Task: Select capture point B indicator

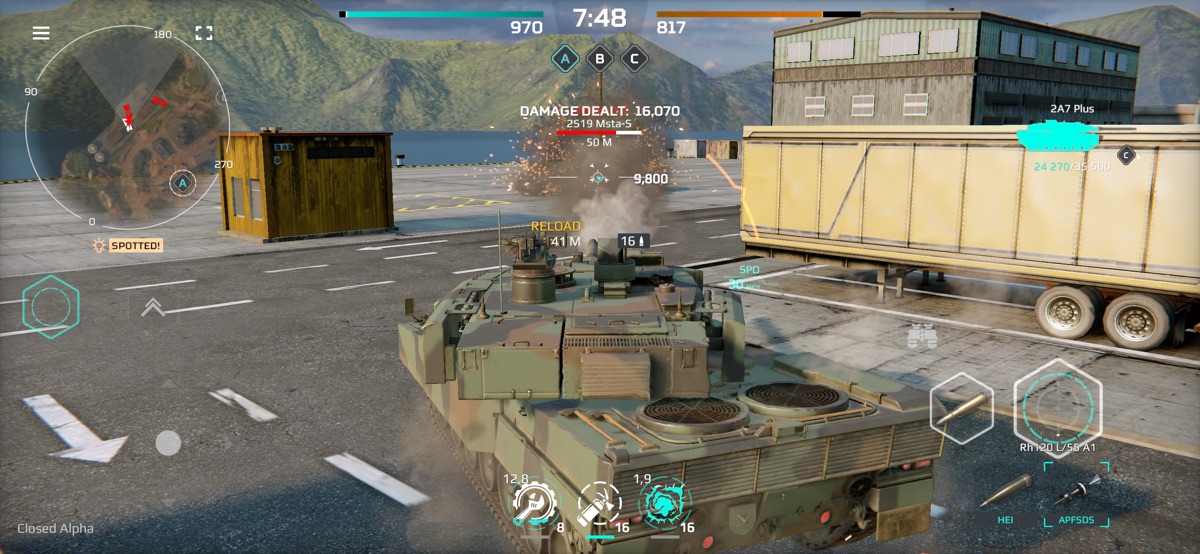Action: (599, 58)
